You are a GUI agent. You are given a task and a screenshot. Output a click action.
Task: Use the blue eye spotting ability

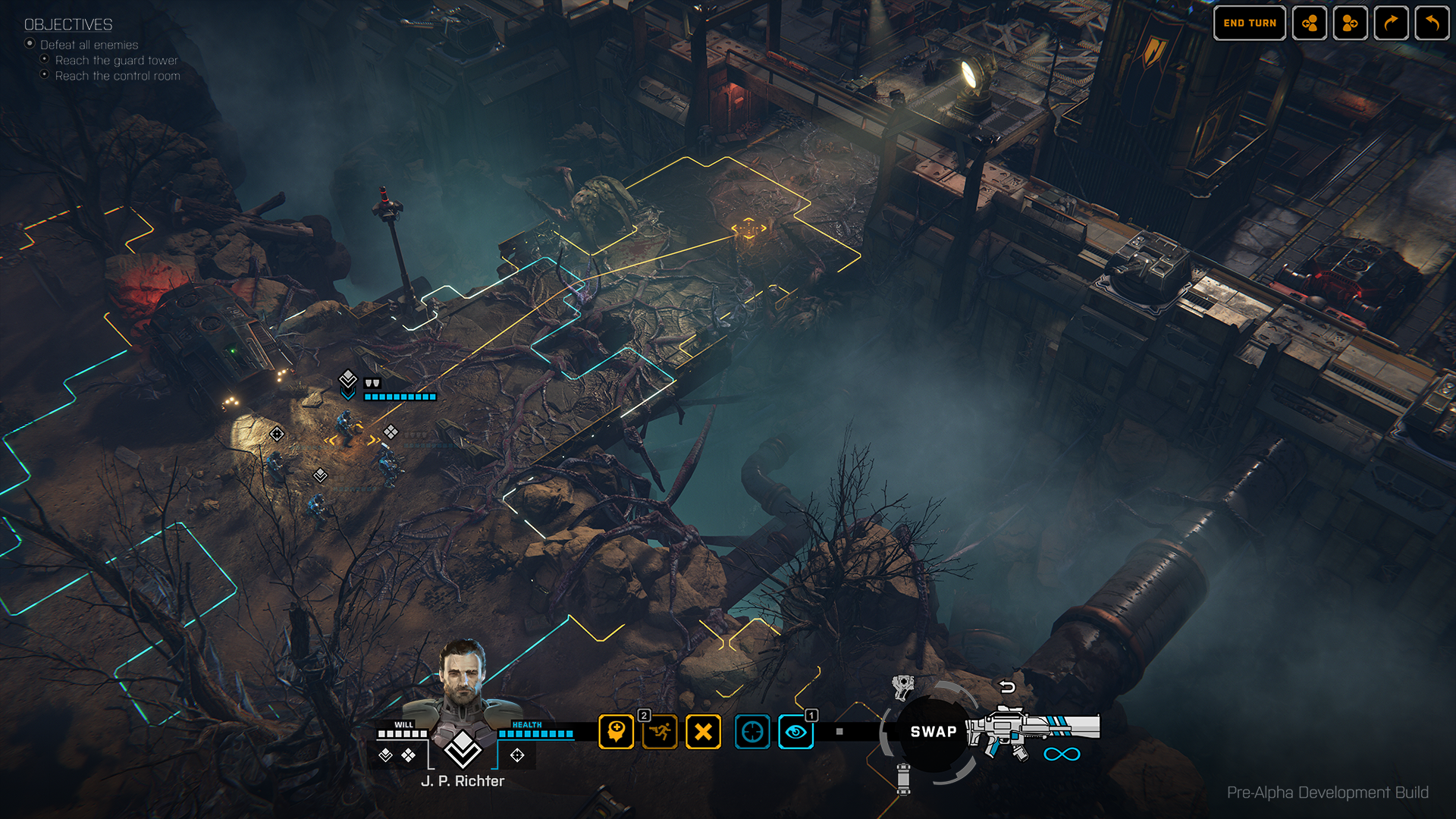click(x=795, y=732)
